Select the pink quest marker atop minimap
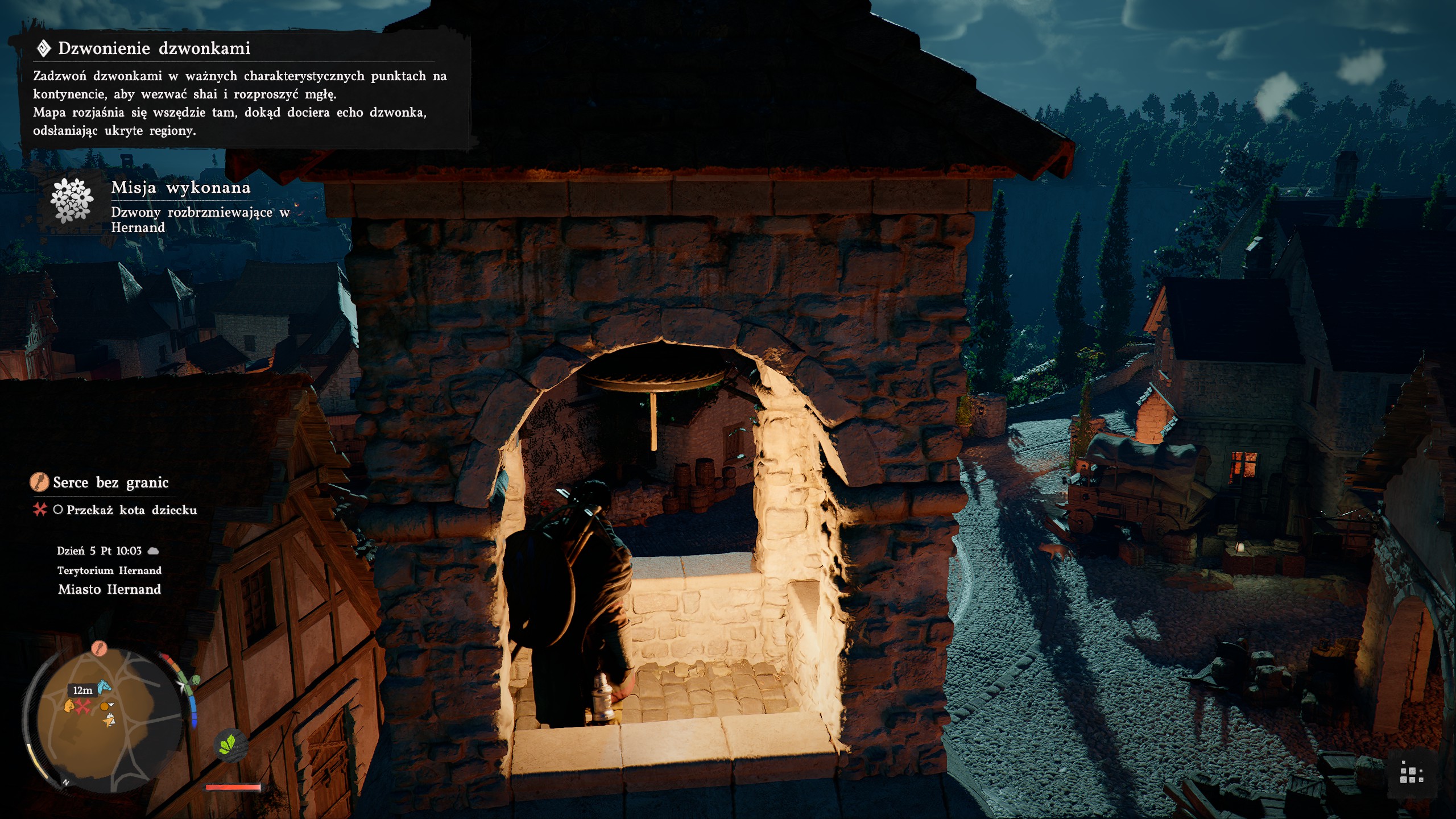 (100, 648)
